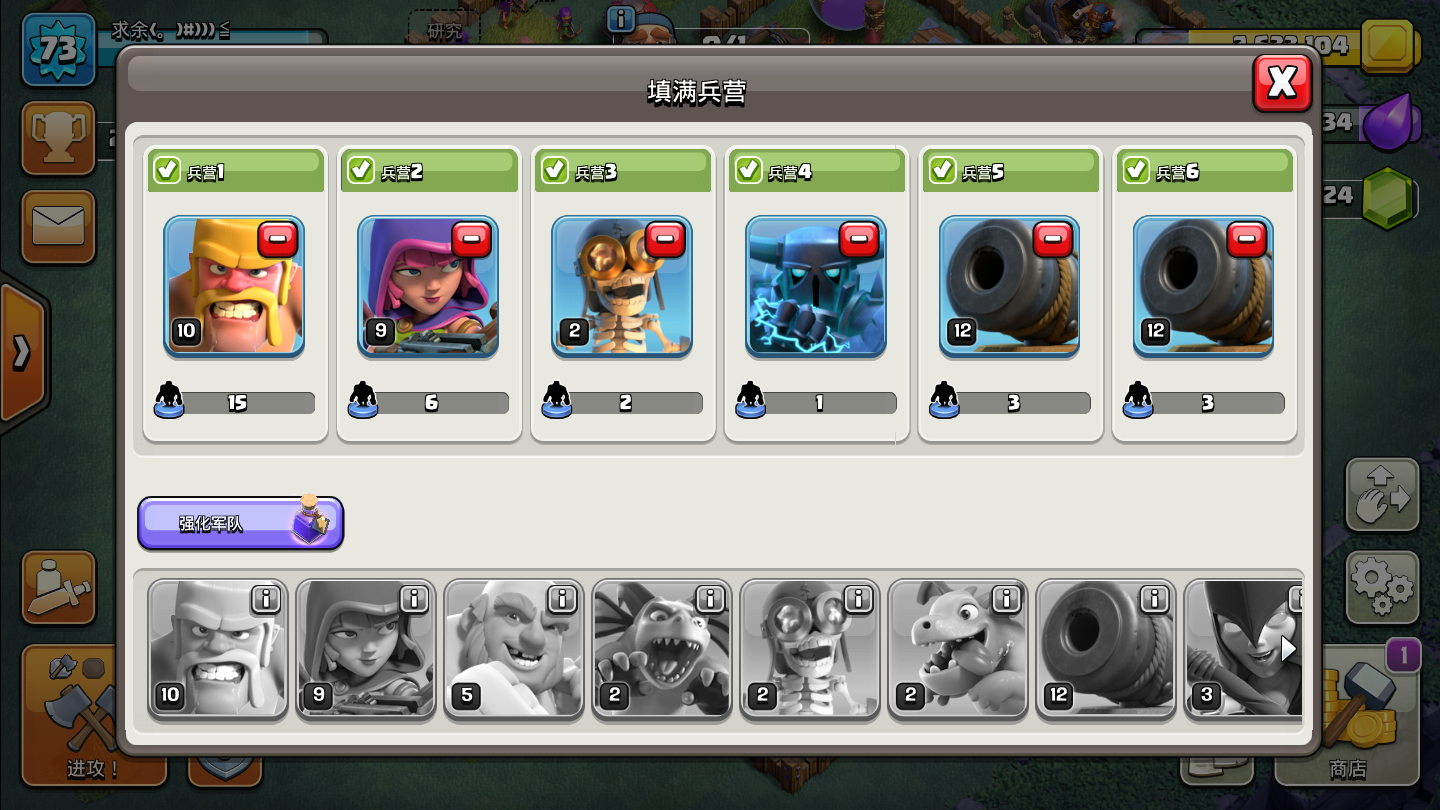Select the Raged Barbarian in the troop bar
1440x810 pixels.
click(217, 649)
